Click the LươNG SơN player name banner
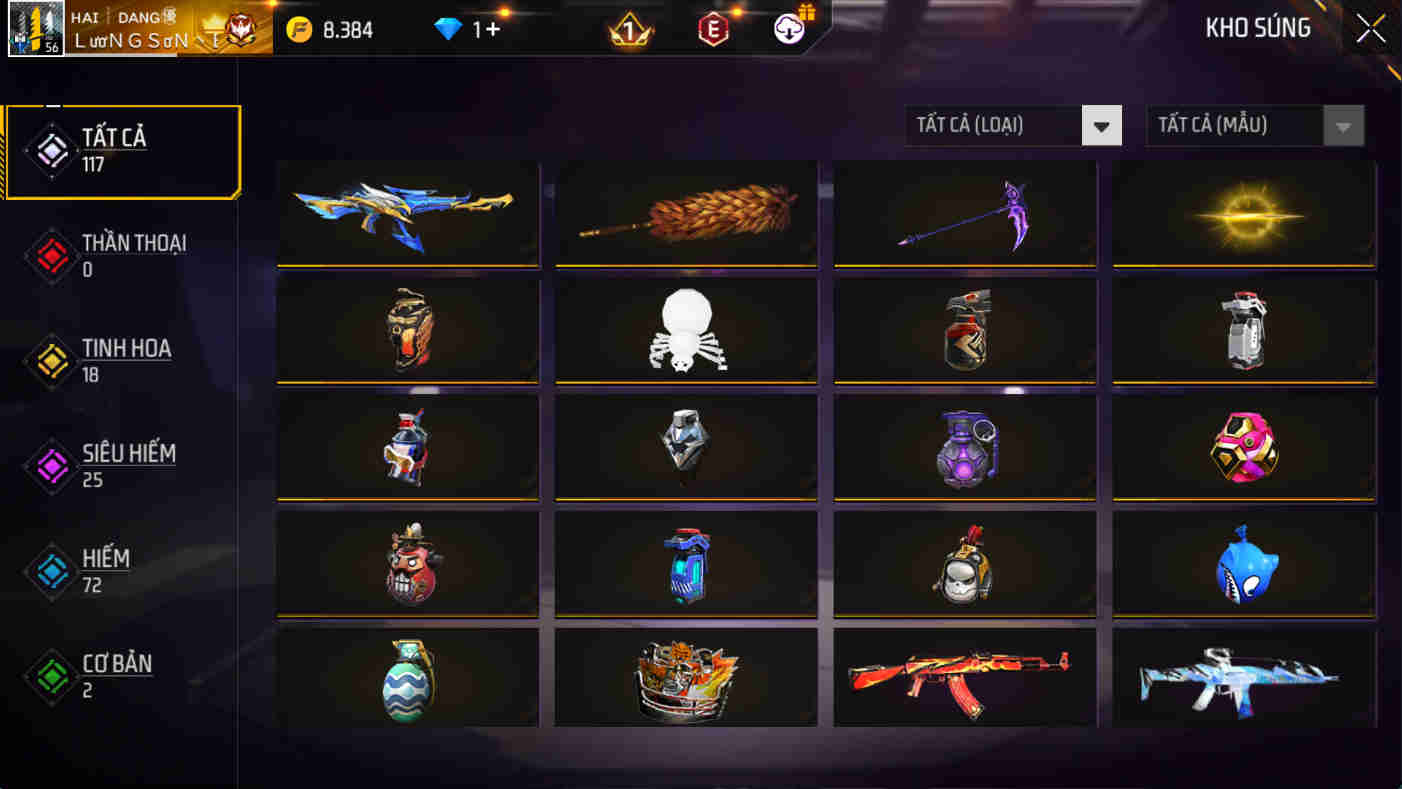Viewport: 1402px width, 789px height. pos(150,38)
